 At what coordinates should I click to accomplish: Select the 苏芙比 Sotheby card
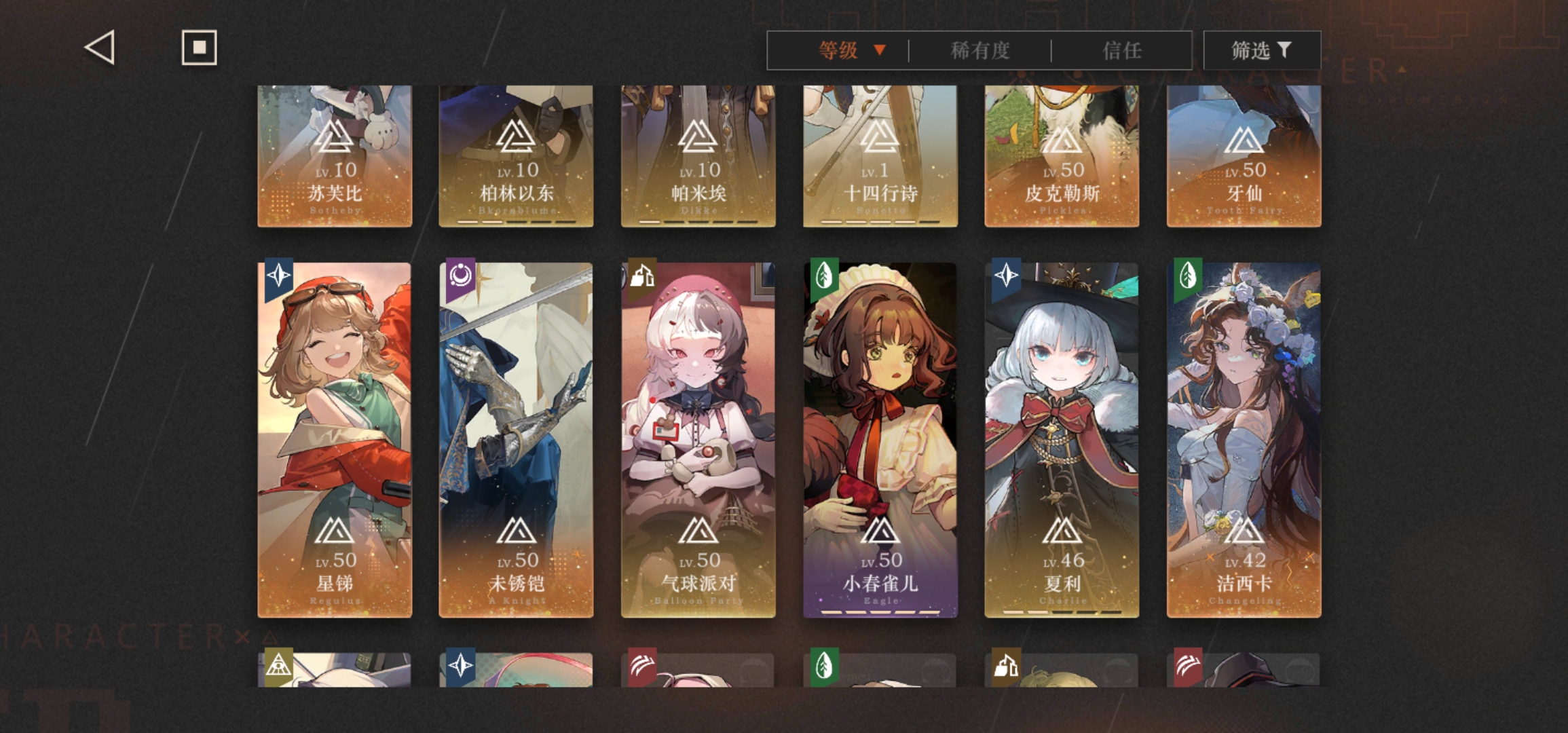335,156
